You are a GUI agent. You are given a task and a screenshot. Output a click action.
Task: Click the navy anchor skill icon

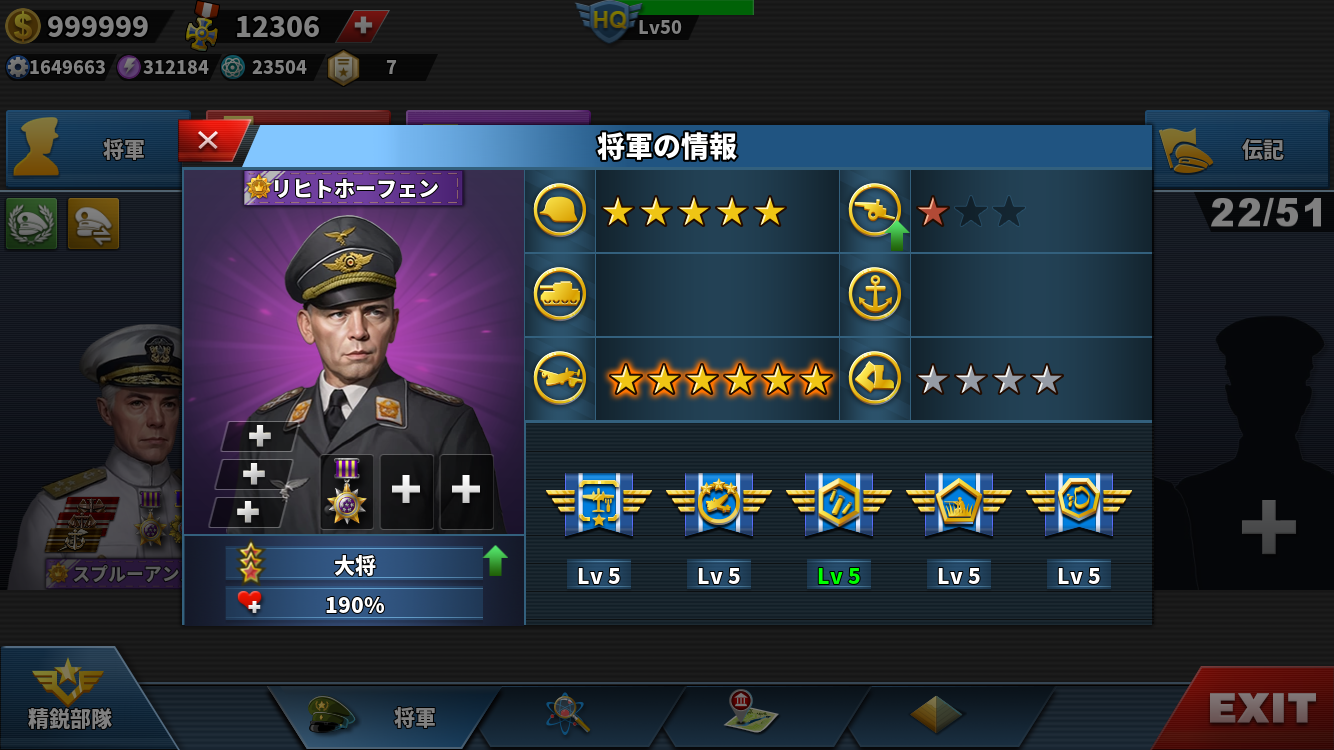pos(875,295)
